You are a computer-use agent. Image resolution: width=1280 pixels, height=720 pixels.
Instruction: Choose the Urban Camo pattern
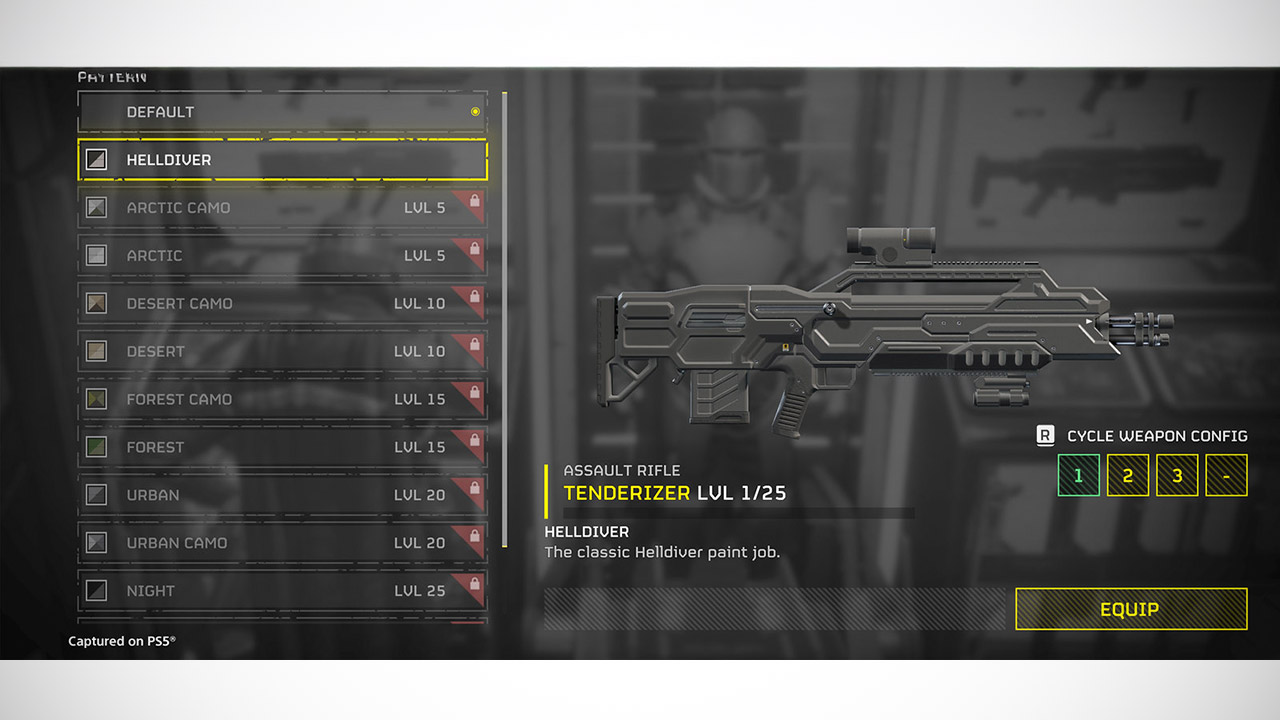282,543
